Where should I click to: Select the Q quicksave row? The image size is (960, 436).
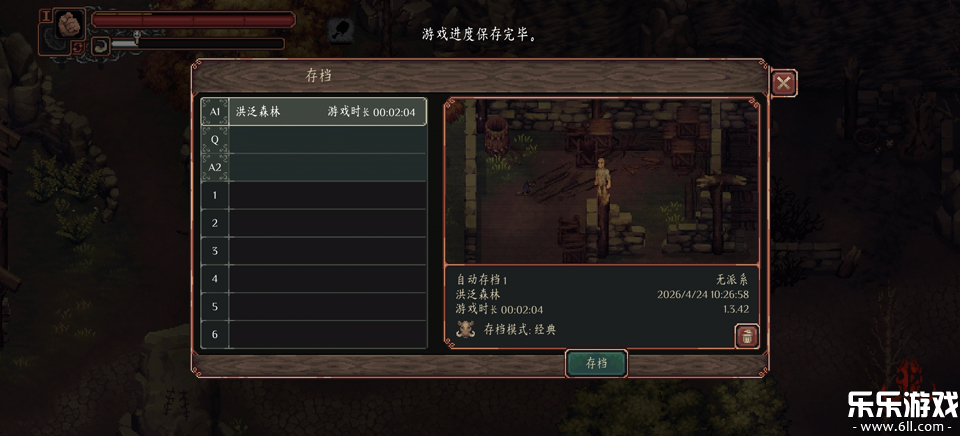click(x=315, y=140)
